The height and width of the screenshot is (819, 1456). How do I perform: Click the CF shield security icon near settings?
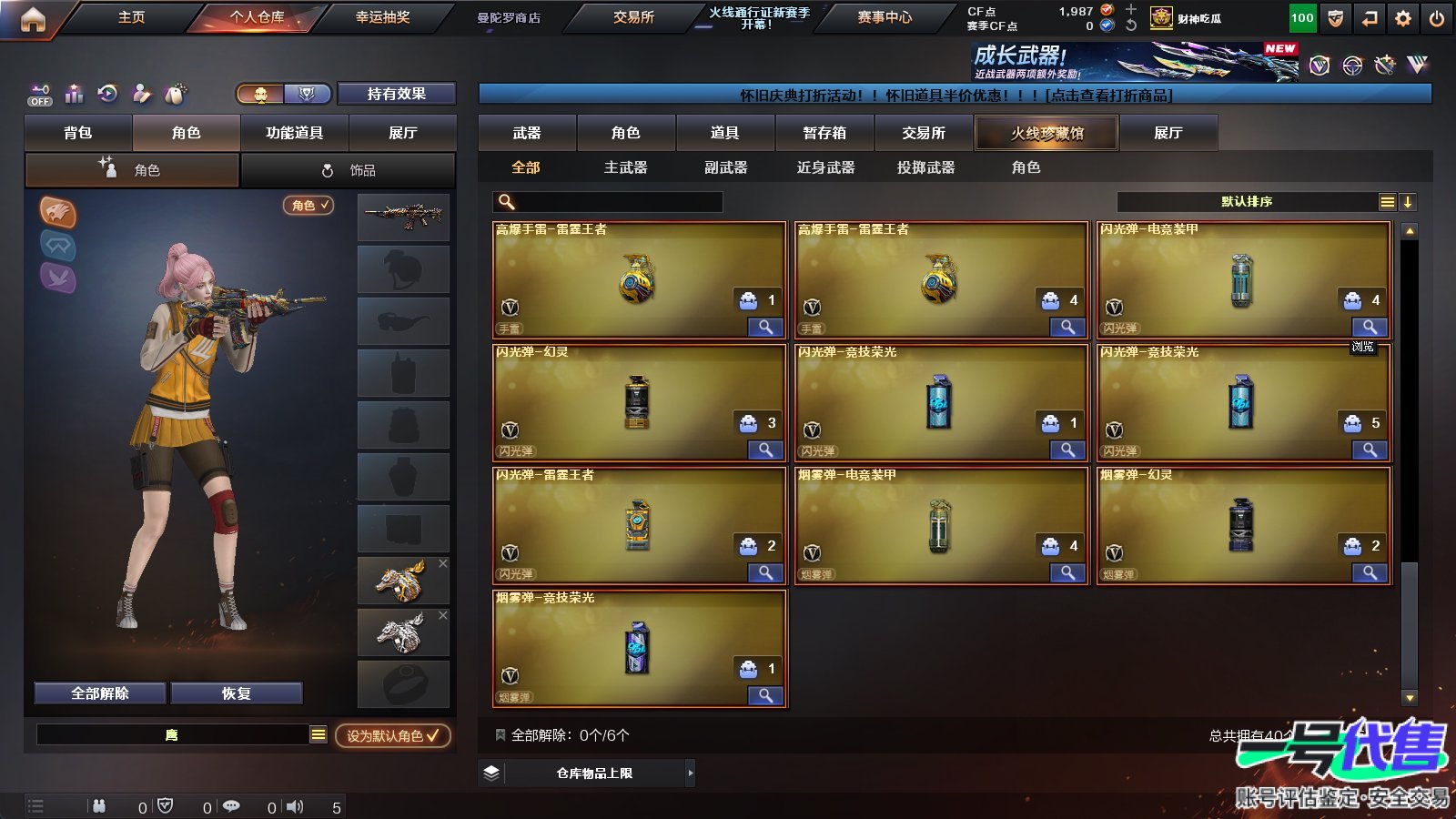click(1336, 17)
